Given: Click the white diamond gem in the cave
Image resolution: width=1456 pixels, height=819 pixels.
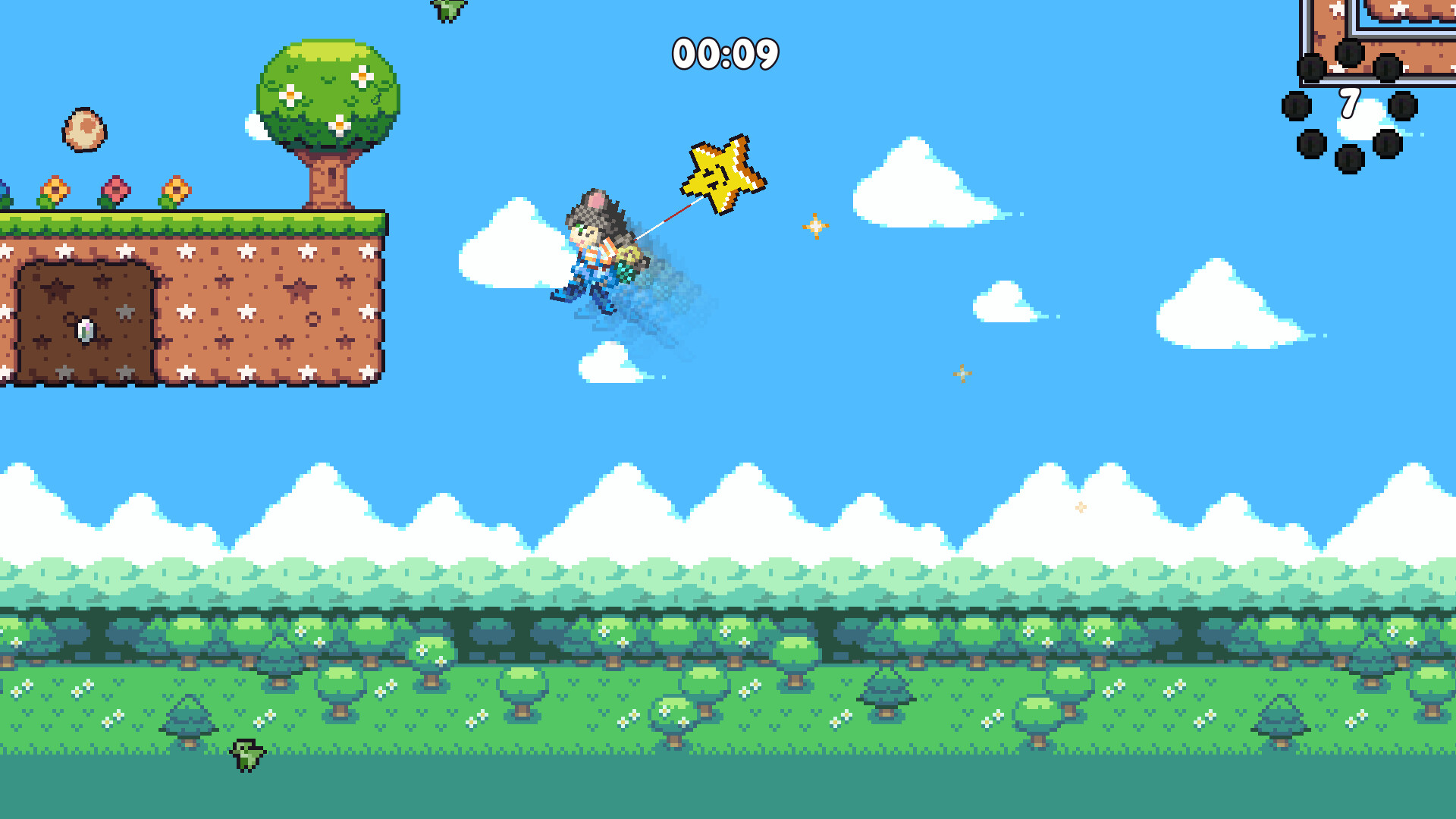Looking at the screenshot, I should click(x=86, y=329).
